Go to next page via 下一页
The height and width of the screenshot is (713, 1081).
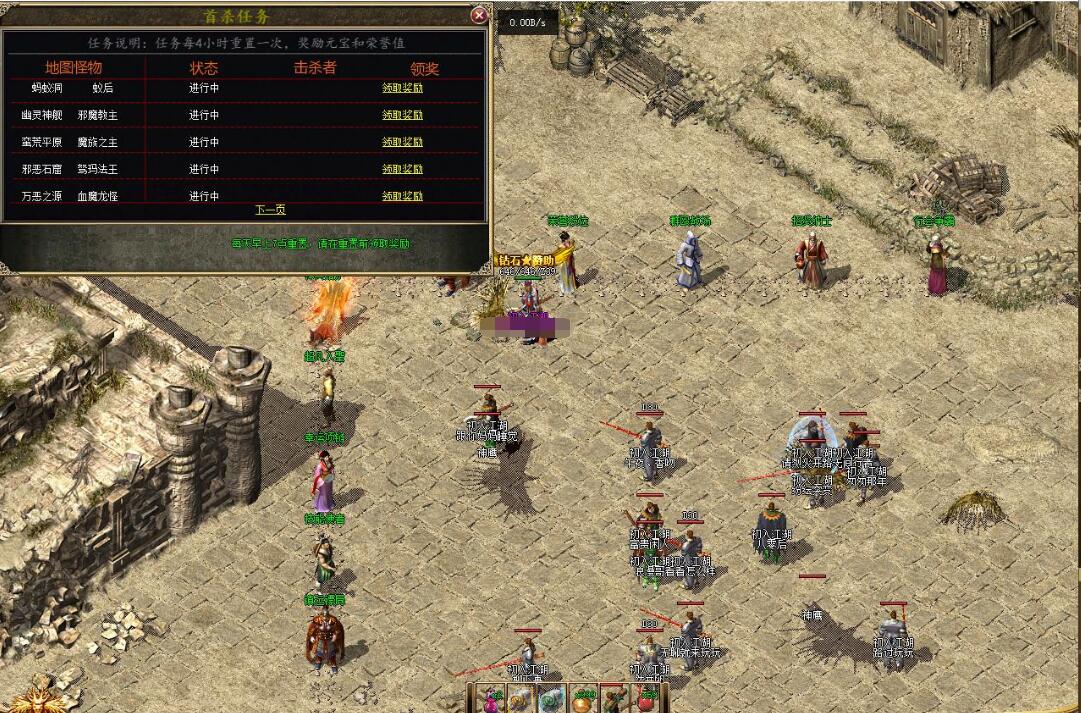[270, 210]
